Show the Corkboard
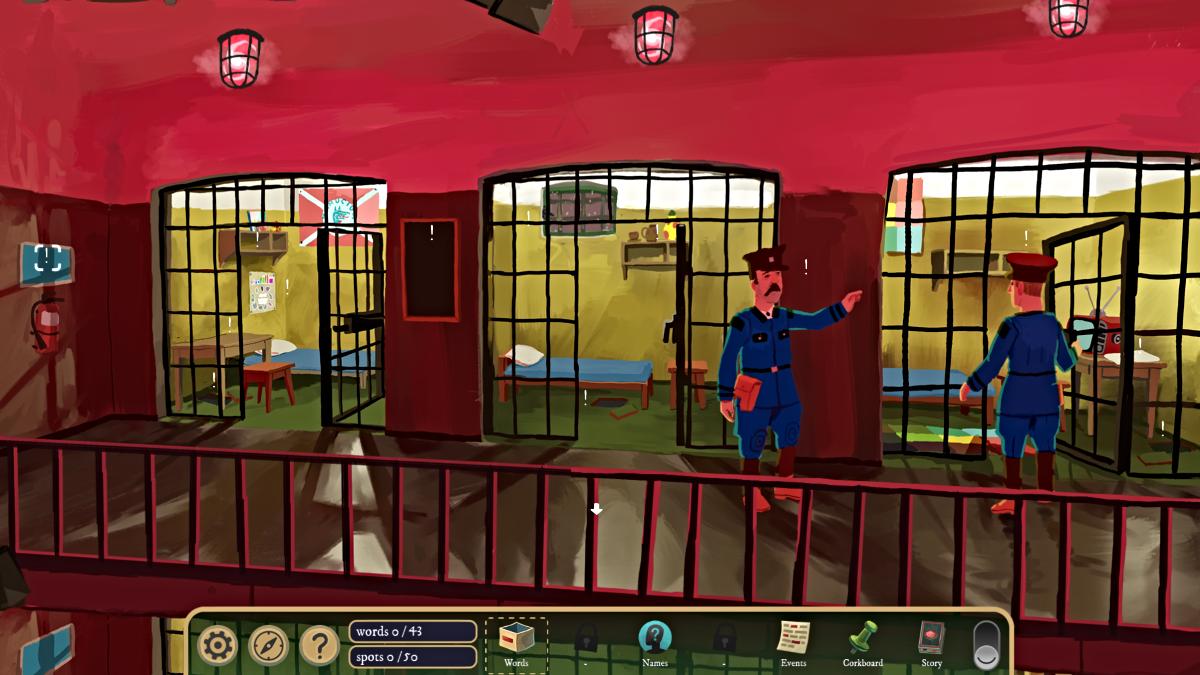 click(x=862, y=642)
